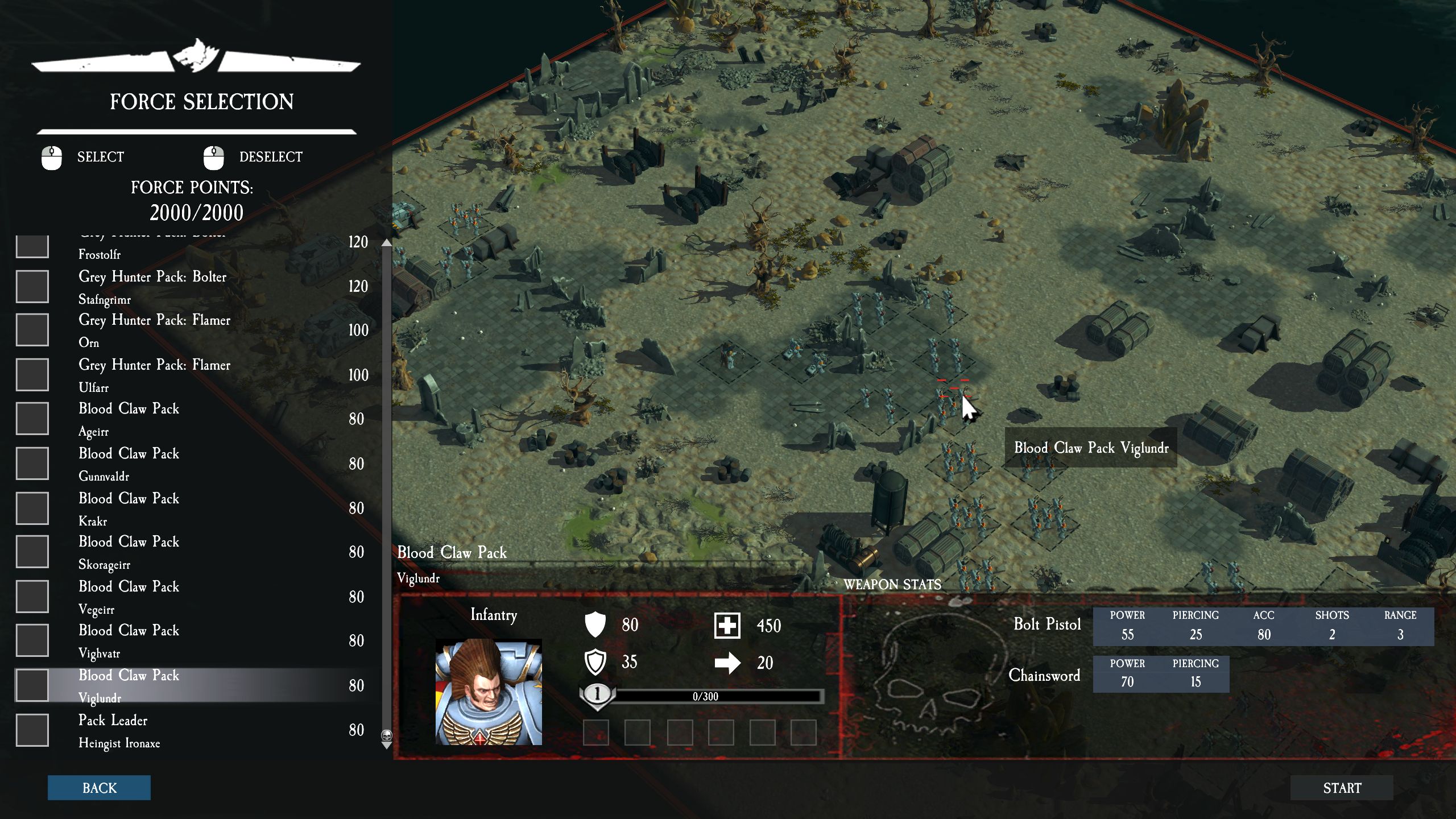This screenshot has height=819, width=1456.
Task: Add Blood Claw Pack Vegeirr
Action: point(32,597)
